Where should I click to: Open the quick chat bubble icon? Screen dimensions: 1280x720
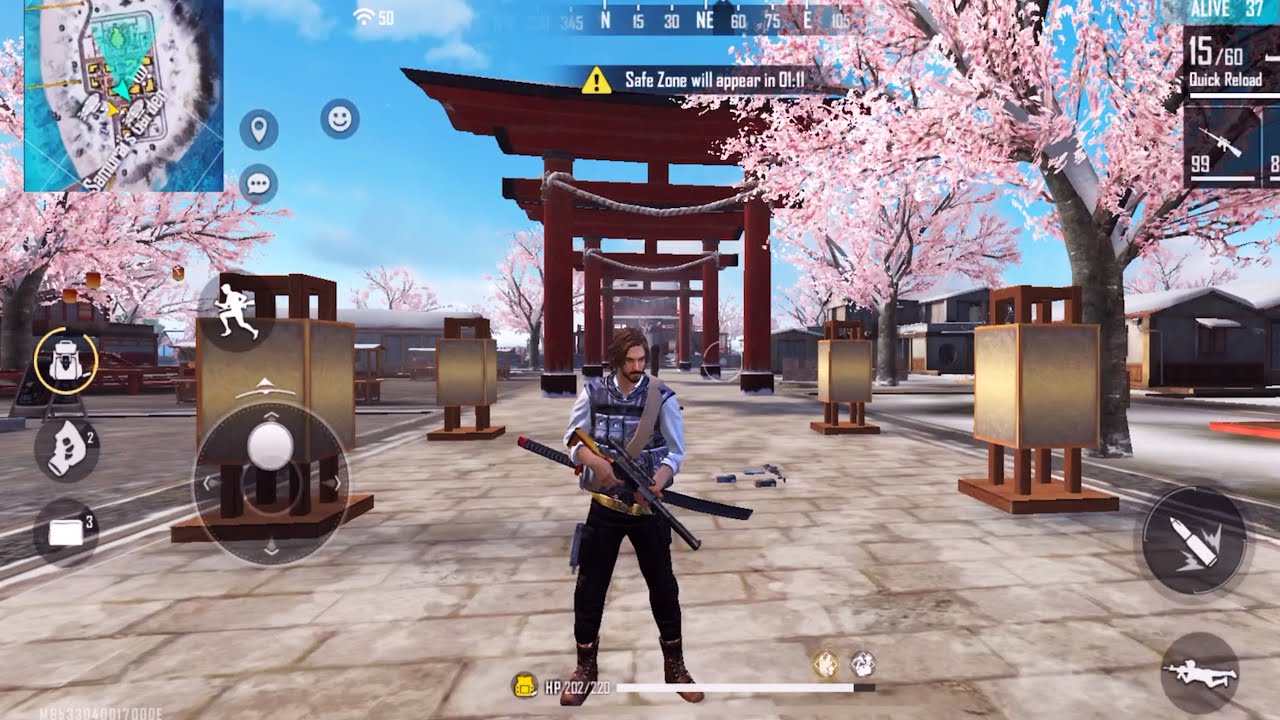258,183
